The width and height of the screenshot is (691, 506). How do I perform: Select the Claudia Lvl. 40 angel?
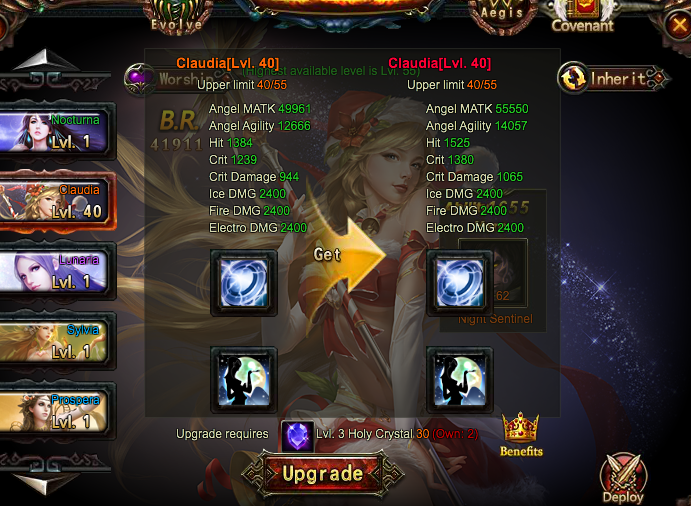pos(58,203)
